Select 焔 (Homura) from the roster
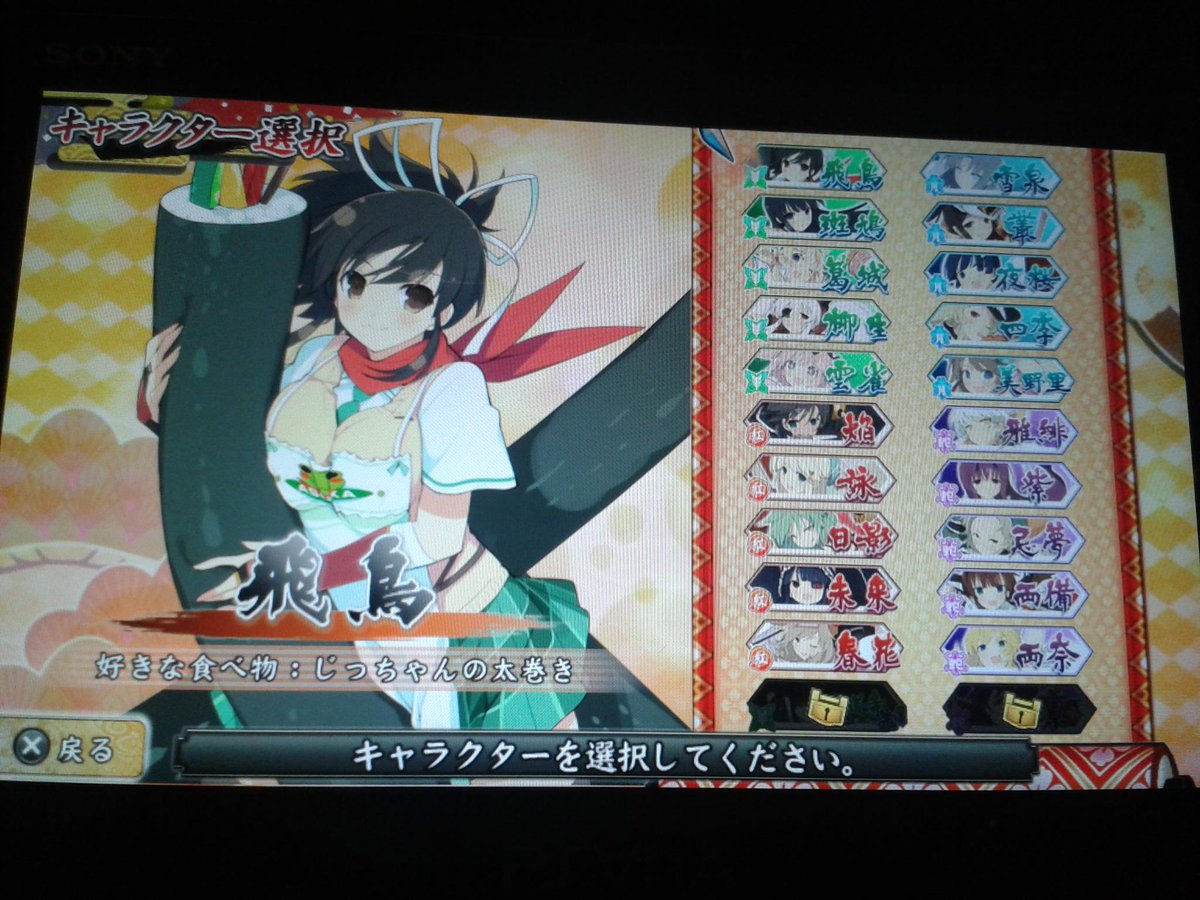This screenshot has width=1200, height=900. point(819,425)
